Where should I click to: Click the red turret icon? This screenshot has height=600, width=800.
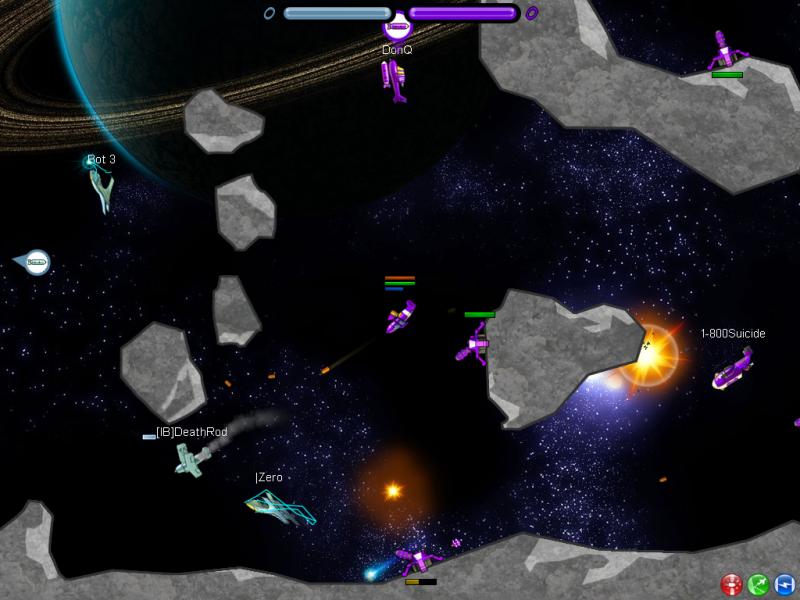coord(731,583)
